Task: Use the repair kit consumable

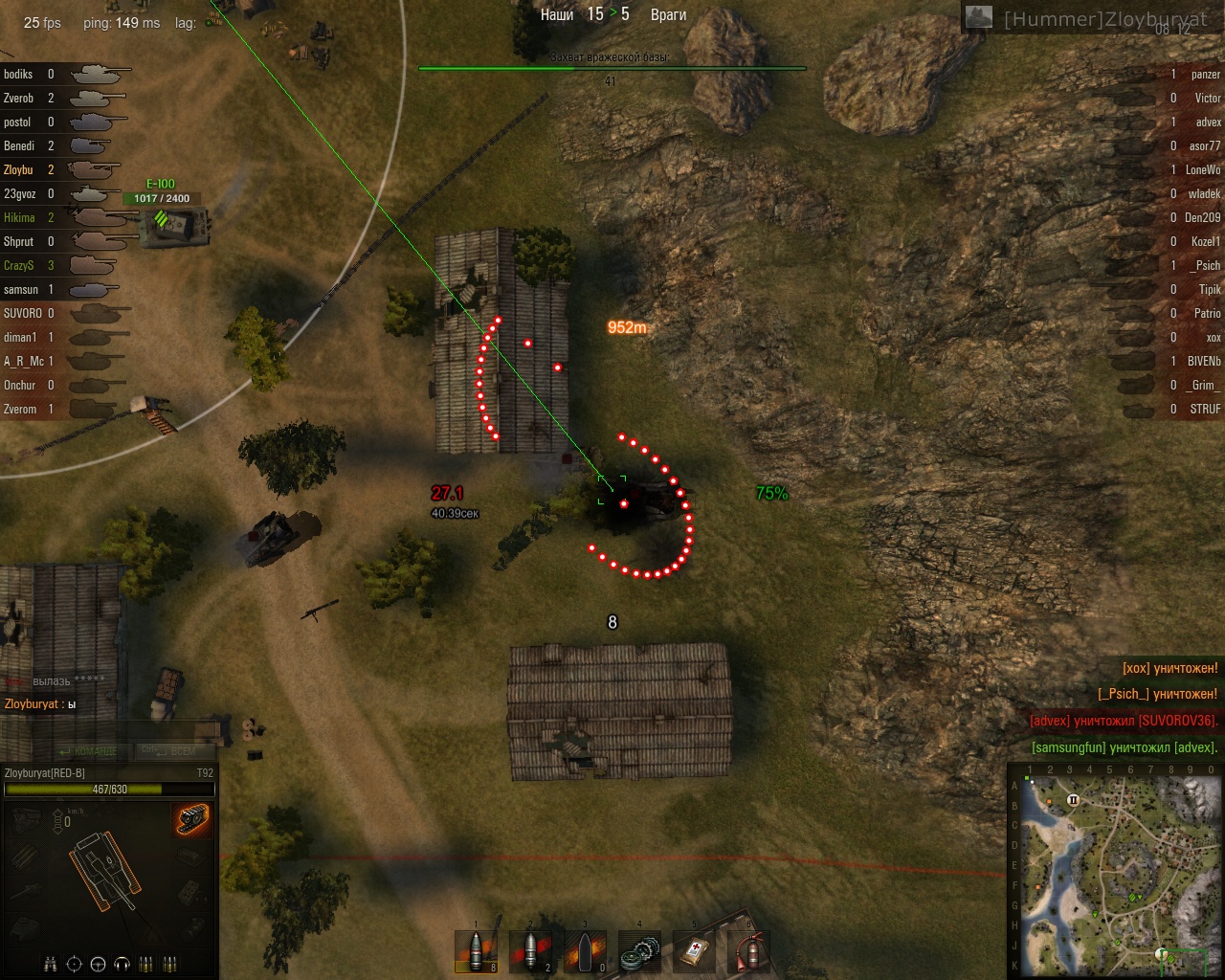Action: 639,953
